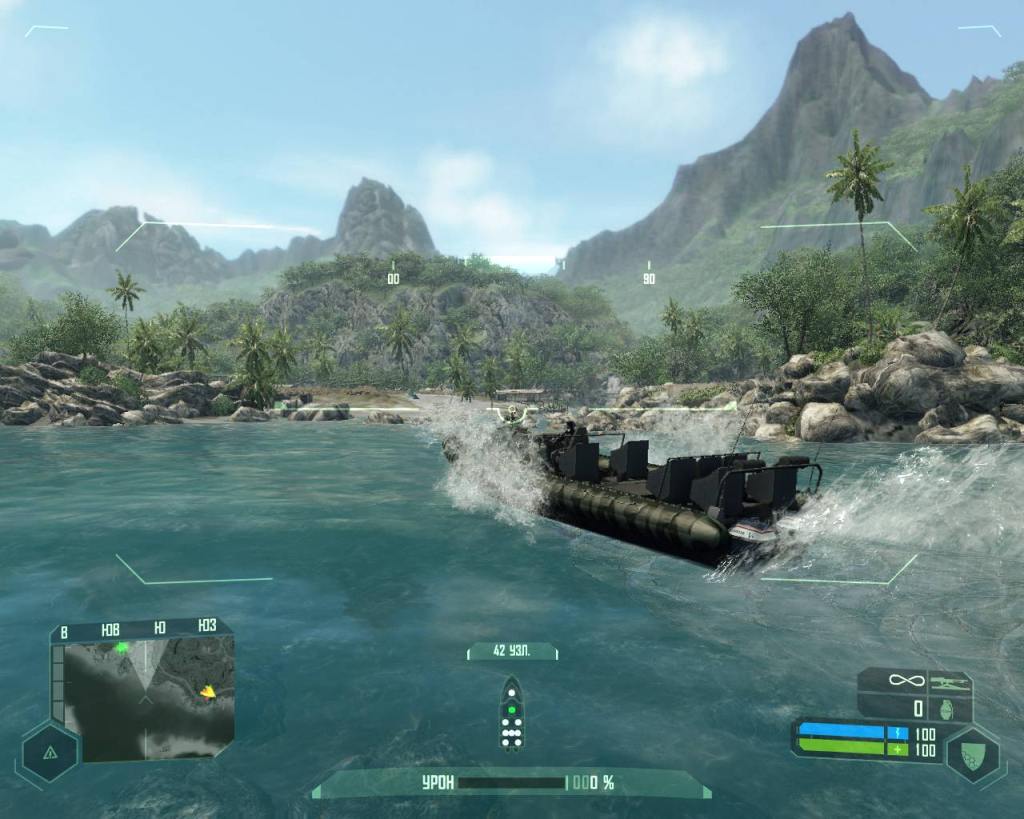Click the hexagonal warning triangle icon

[47, 752]
